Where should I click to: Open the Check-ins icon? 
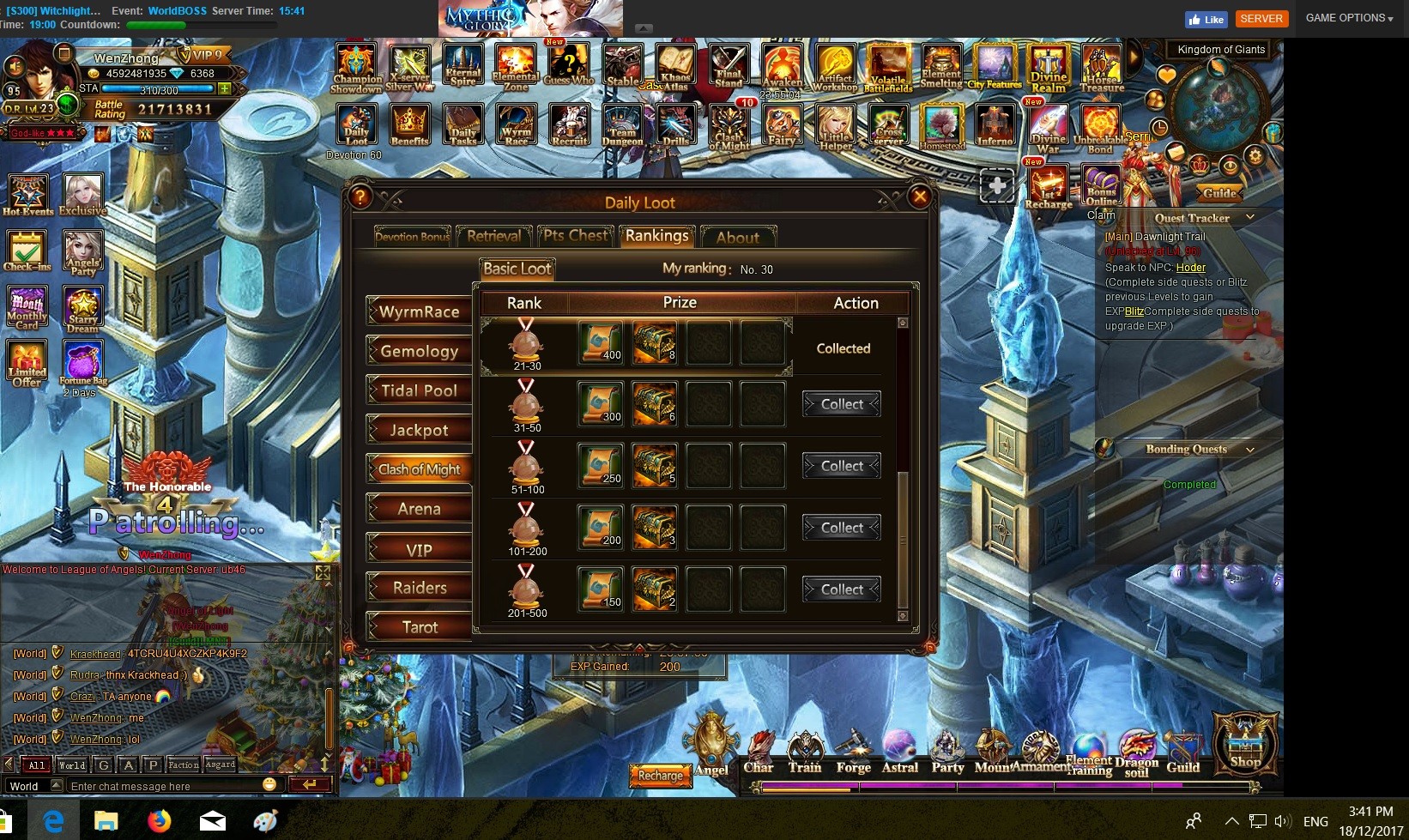(x=27, y=251)
